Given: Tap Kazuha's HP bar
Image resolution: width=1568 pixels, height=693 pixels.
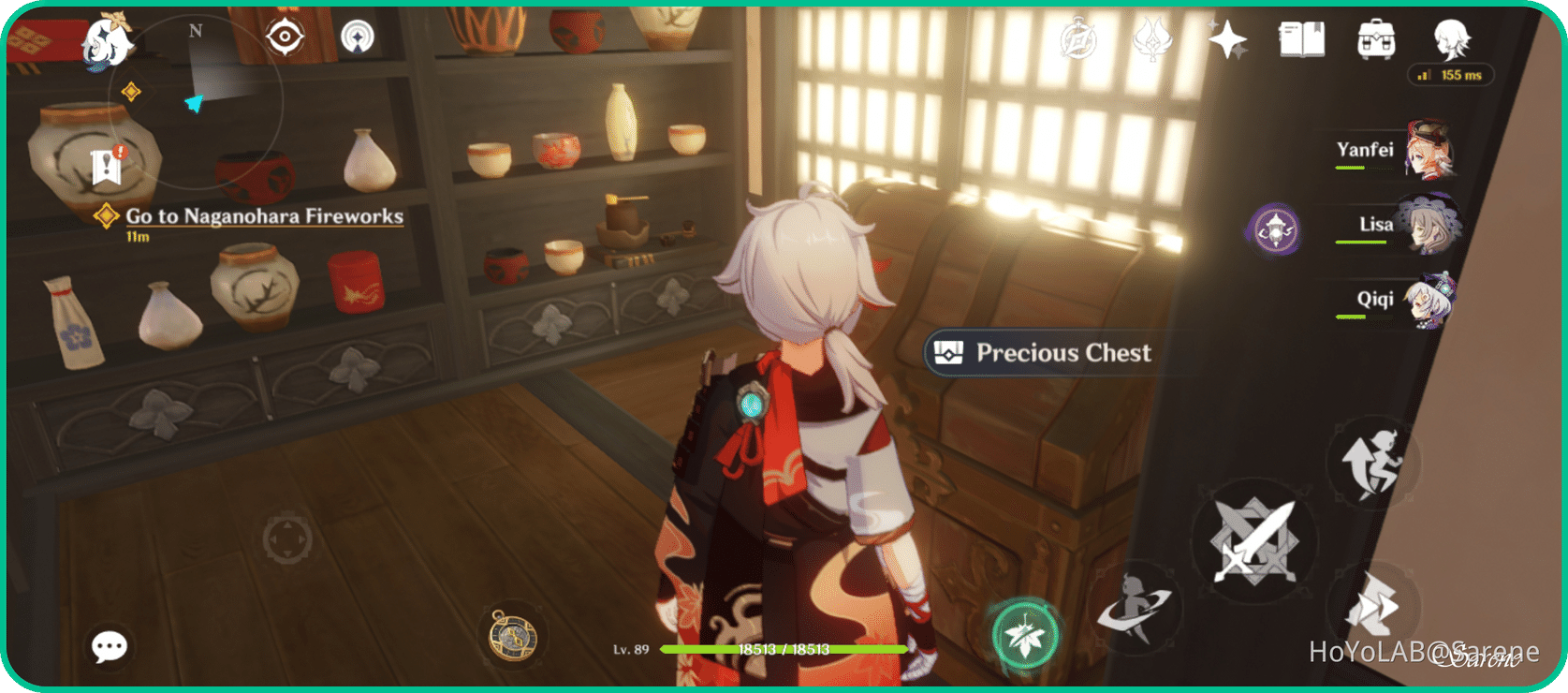Looking at the screenshot, I should coord(784,648).
